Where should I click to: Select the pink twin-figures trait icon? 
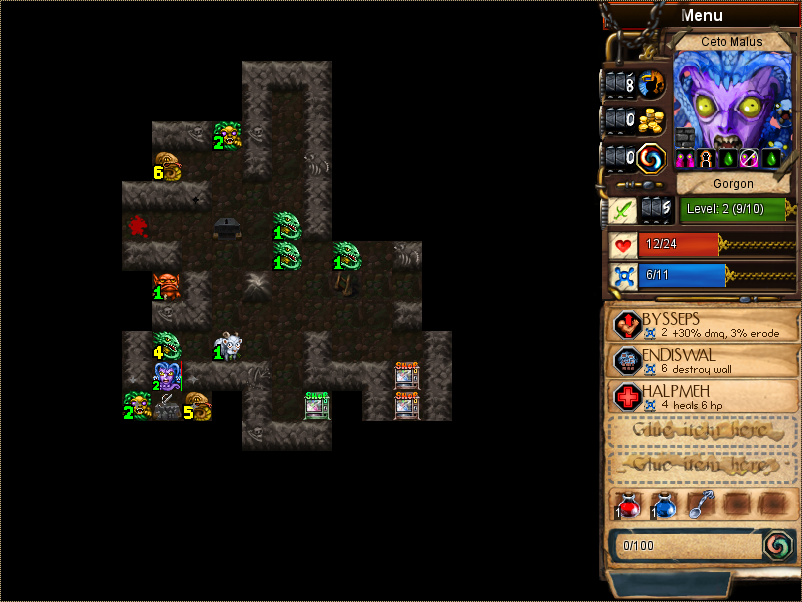point(685,158)
